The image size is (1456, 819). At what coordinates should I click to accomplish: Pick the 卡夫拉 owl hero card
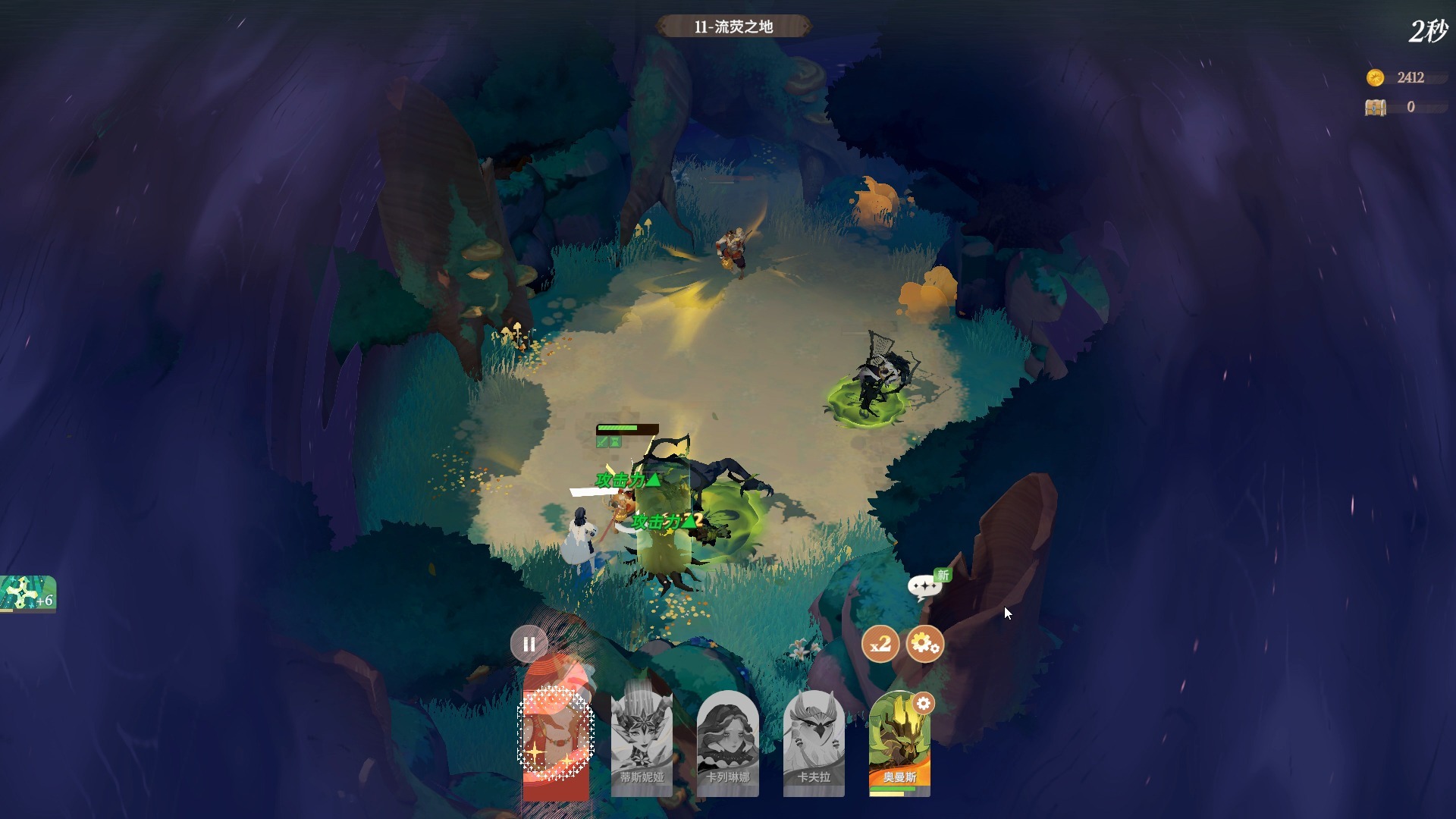click(814, 743)
